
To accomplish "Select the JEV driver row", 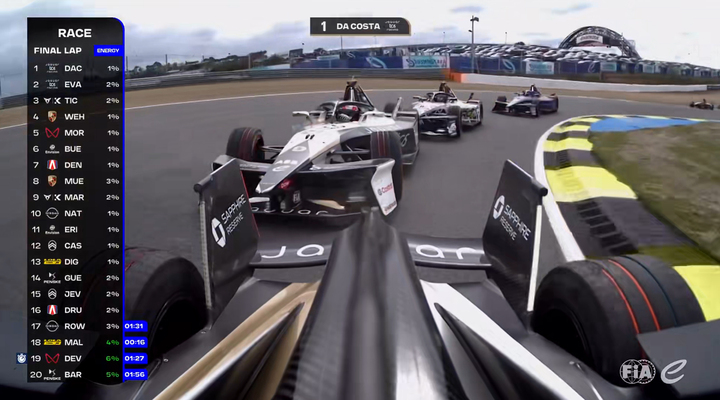I will pyautogui.click(x=76, y=293).
